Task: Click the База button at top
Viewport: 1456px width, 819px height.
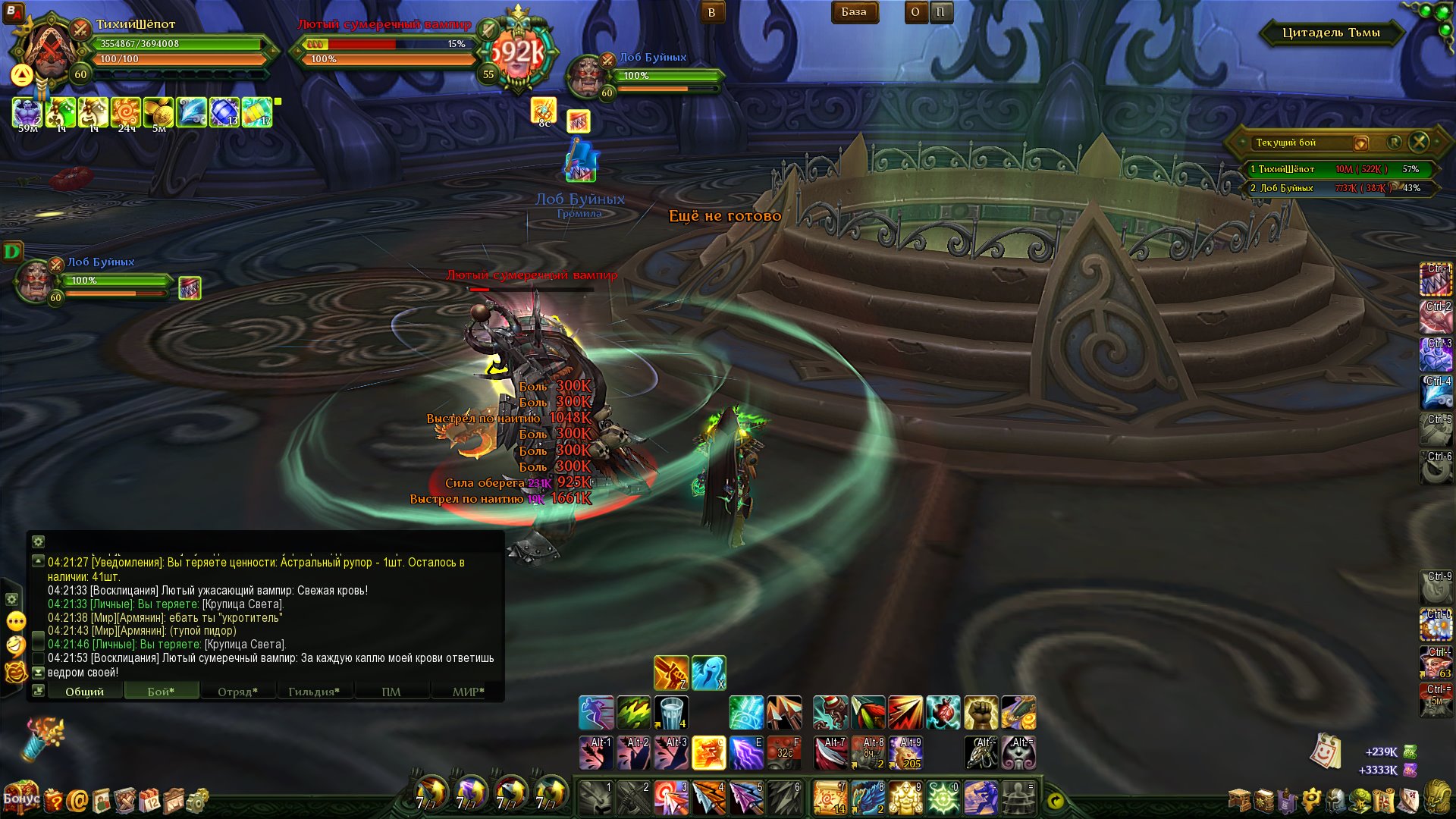Action: tap(854, 12)
